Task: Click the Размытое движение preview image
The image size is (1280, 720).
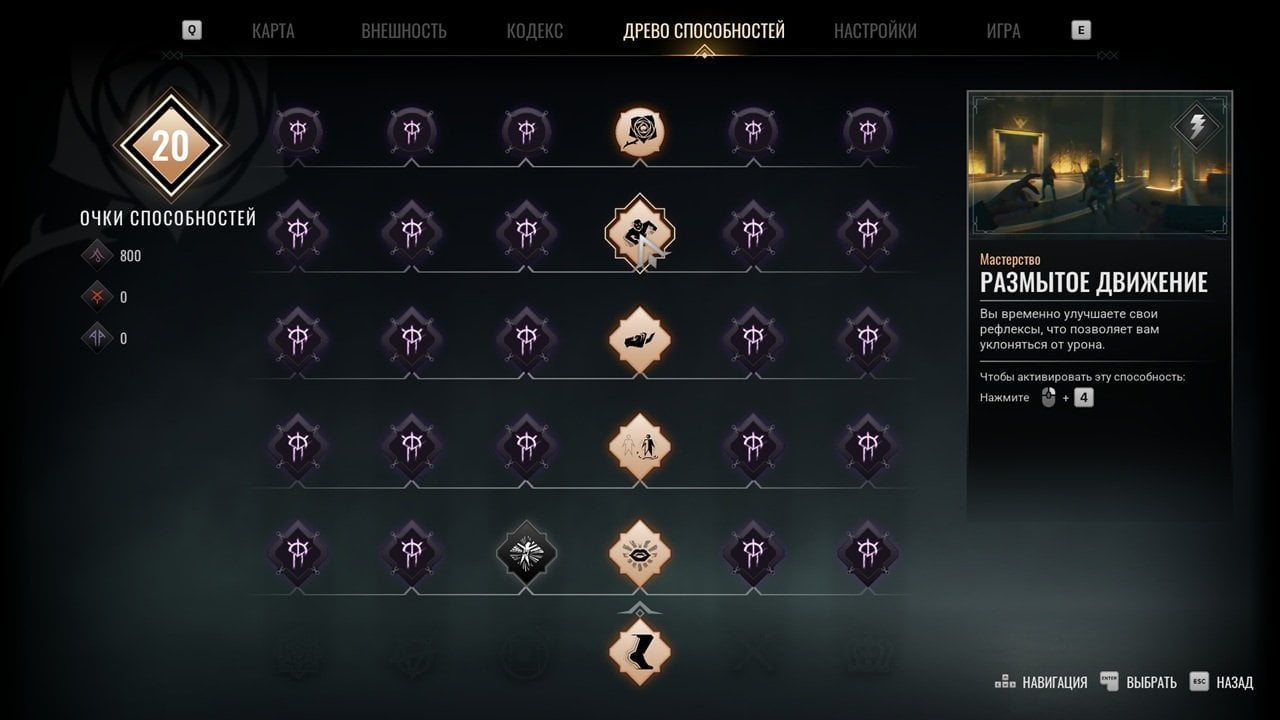Action: point(1099,166)
